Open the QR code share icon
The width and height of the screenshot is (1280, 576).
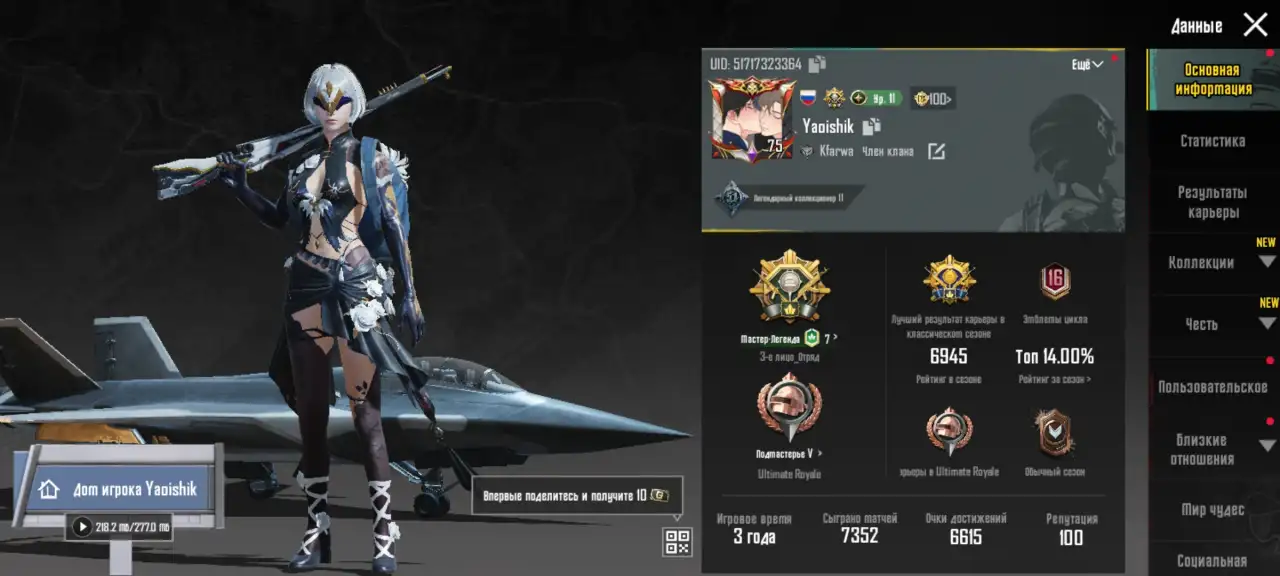pos(677,542)
